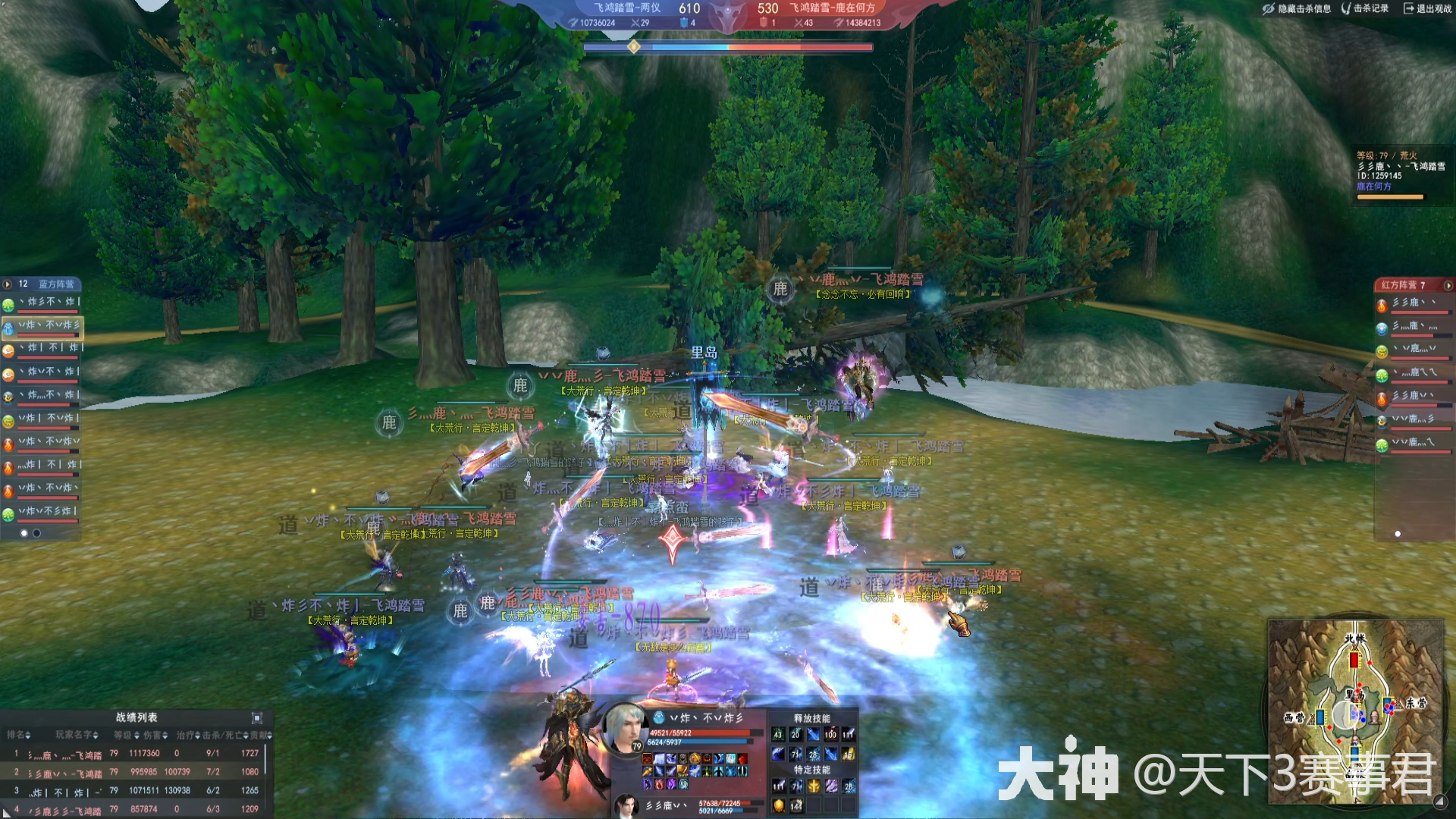The width and height of the screenshot is (1456, 819).
Task: Click 退出观战 to exit spectating
Action: [x=1427, y=8]
